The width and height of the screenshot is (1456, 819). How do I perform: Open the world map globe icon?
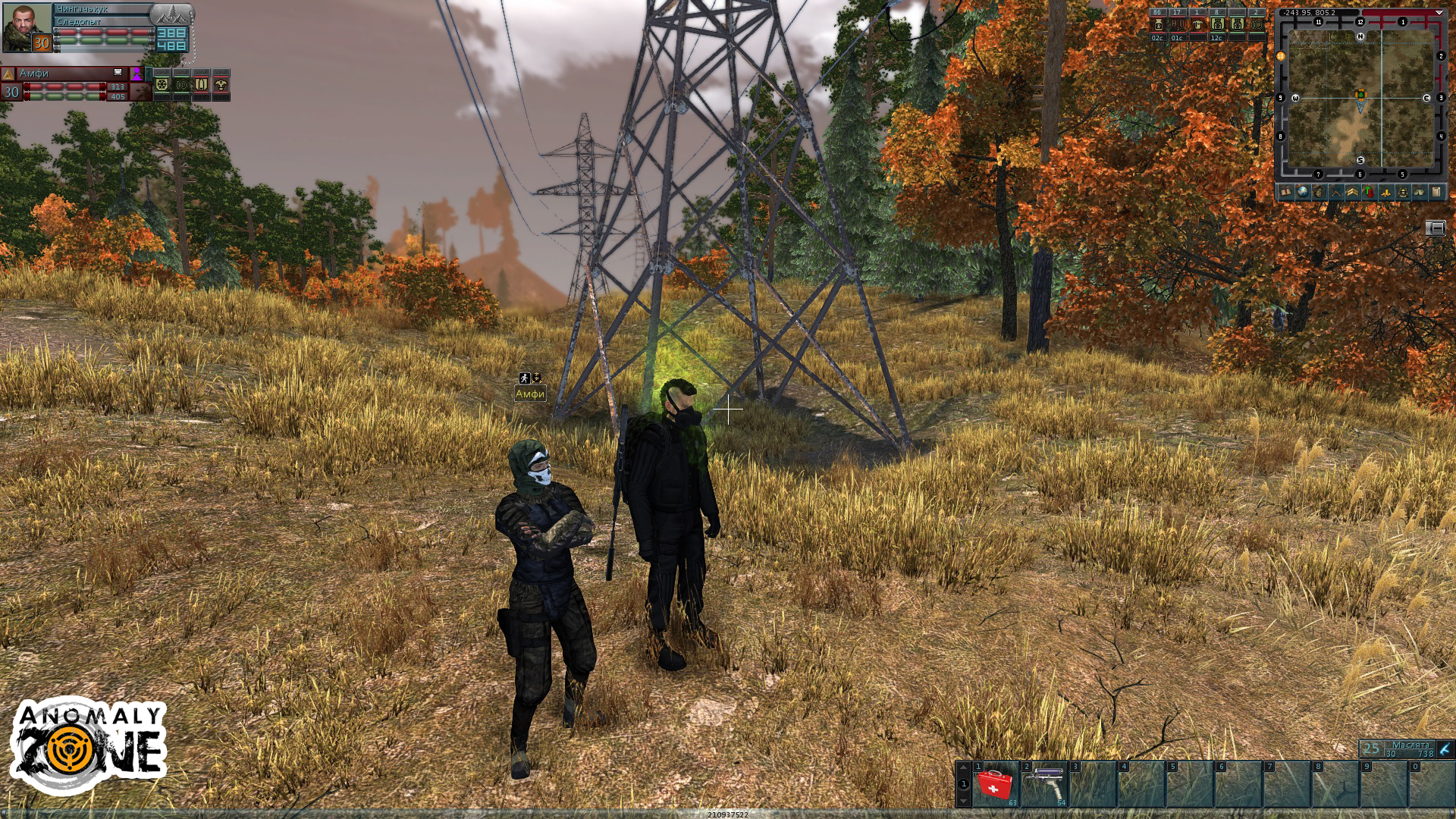click(1303, 193)
